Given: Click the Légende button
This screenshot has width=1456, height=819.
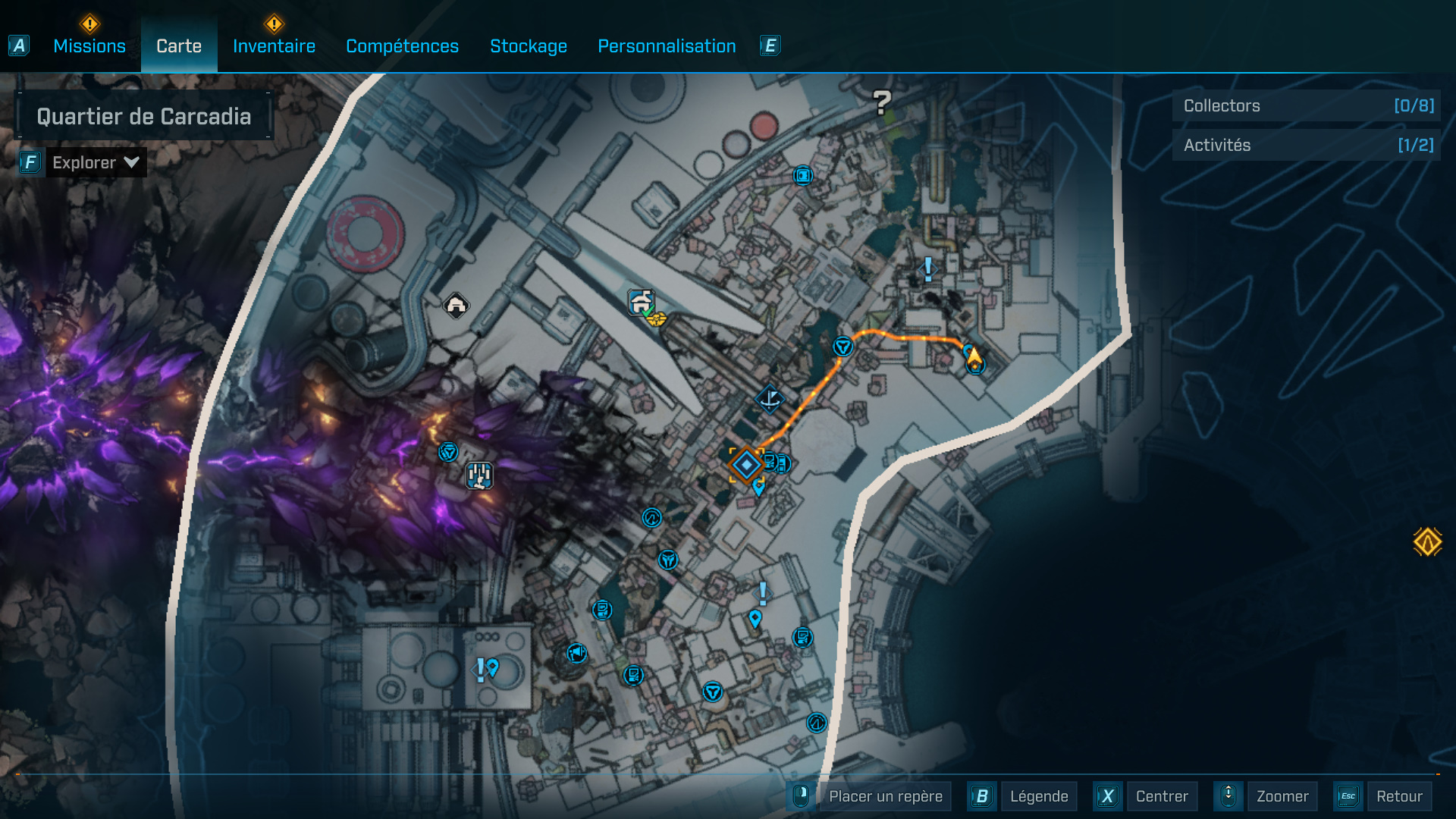Looking at the screenshot, I should pos(1039,796).
